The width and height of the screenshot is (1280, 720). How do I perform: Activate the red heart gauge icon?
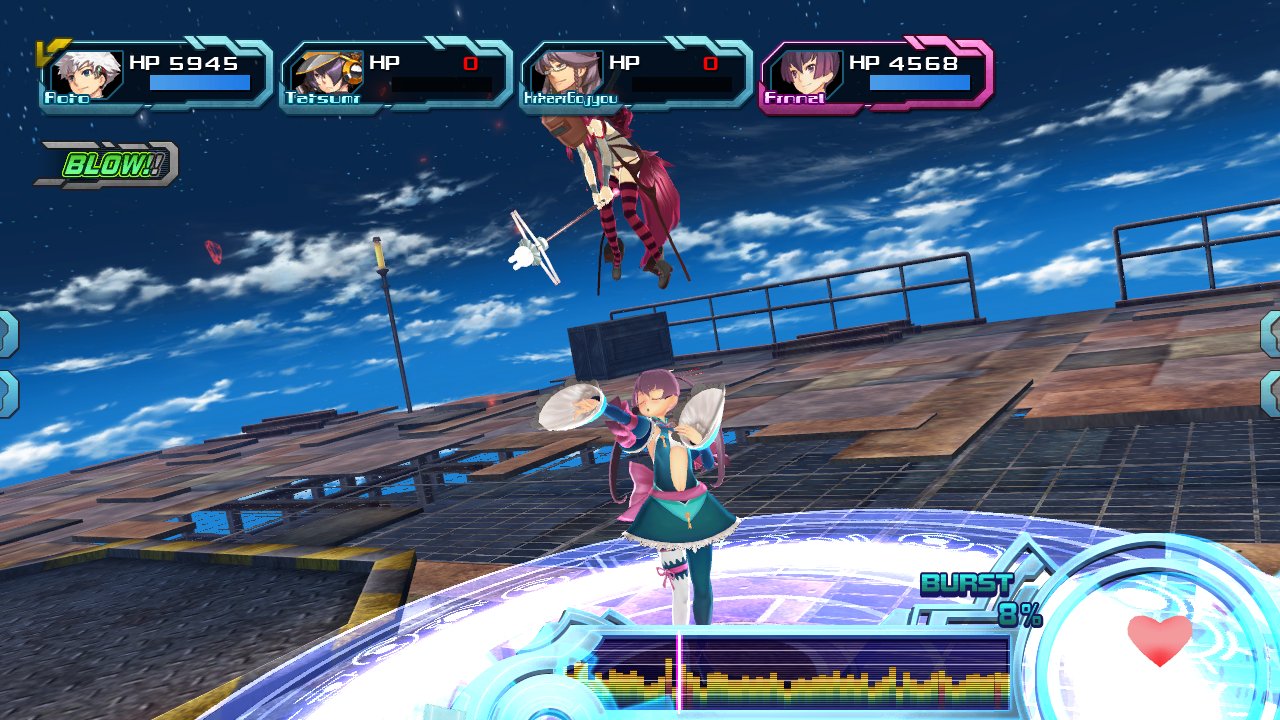tap(1160, 640)
